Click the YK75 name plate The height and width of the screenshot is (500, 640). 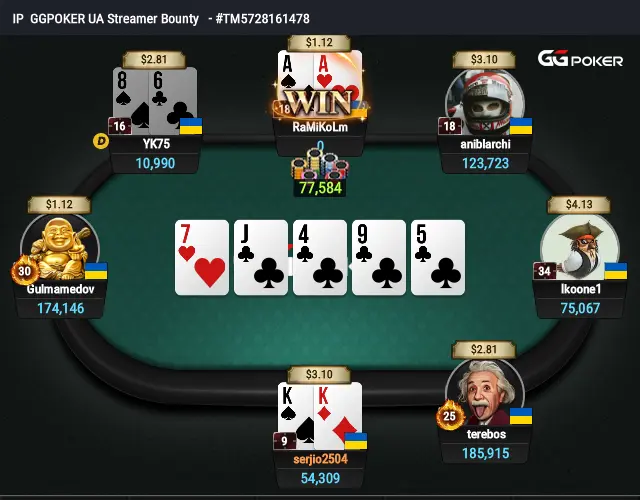(157, 143)
